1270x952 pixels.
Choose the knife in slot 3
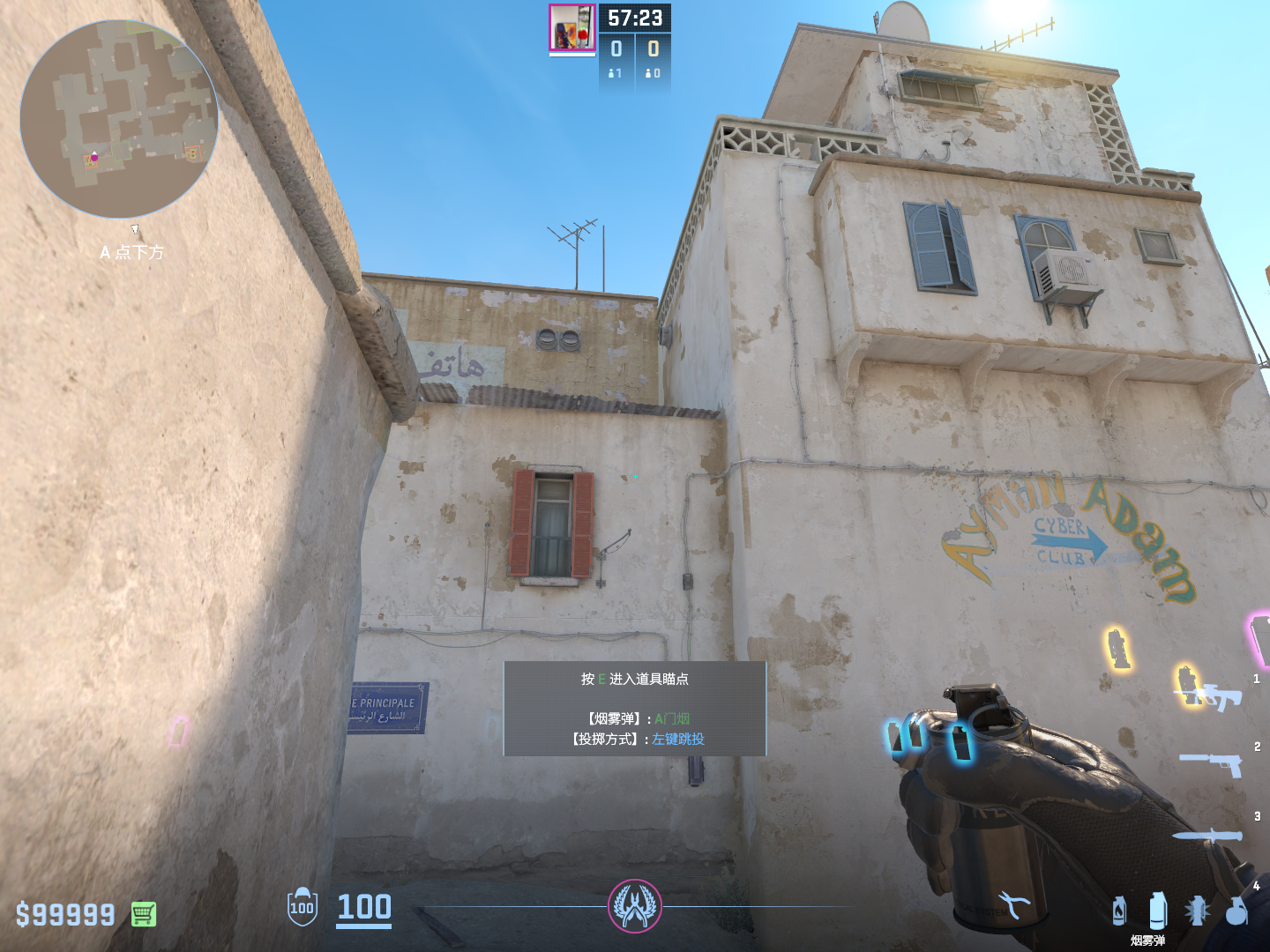1208,835
